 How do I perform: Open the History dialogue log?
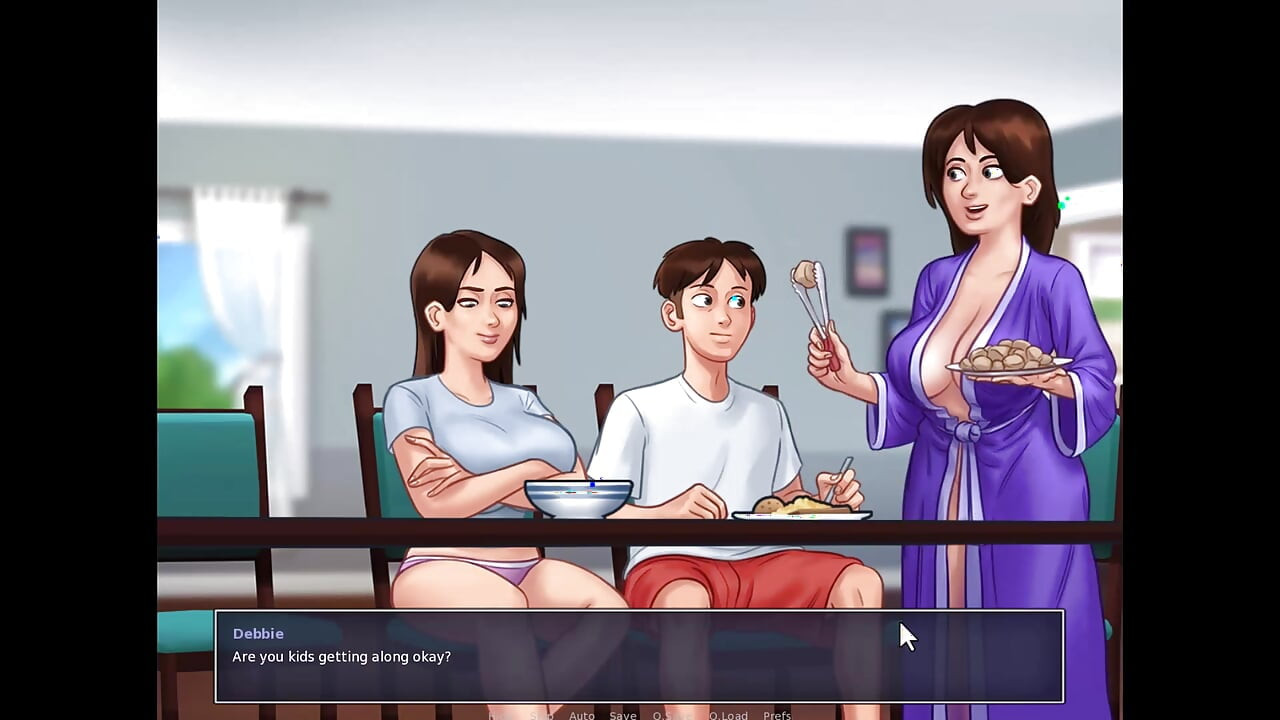click(x=500, y=715)
